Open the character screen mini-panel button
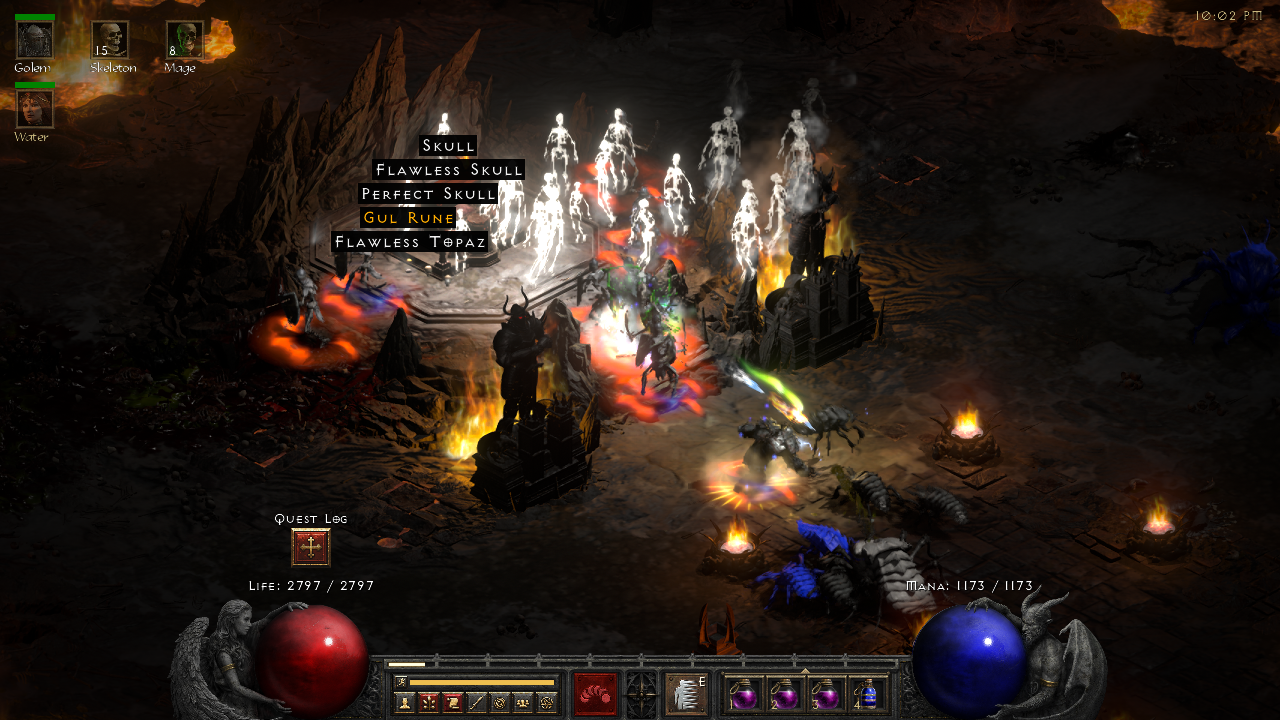The width and height of the screenshot is (1280, 720). click(405, 703)
